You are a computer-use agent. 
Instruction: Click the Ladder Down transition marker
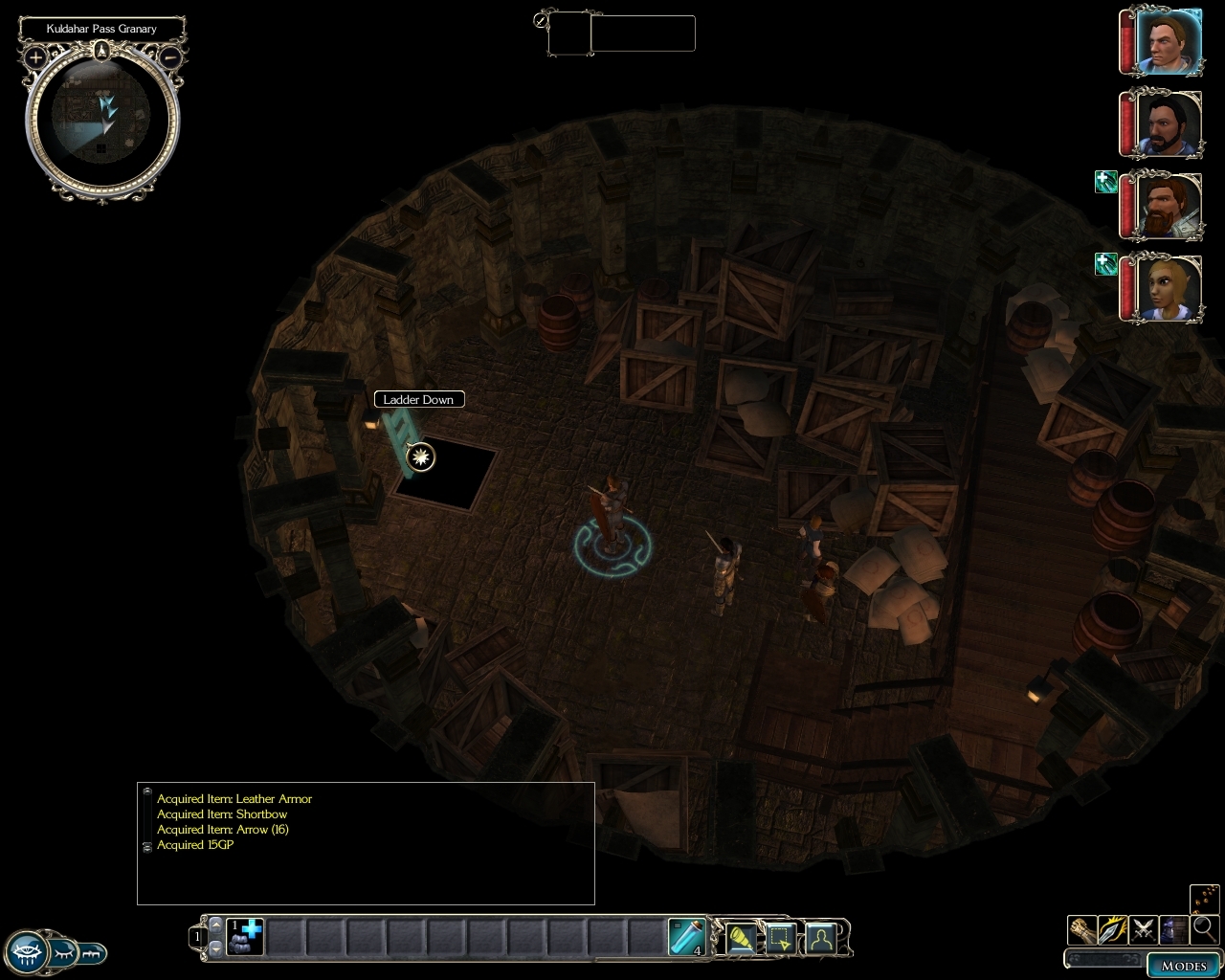point(420,457)
